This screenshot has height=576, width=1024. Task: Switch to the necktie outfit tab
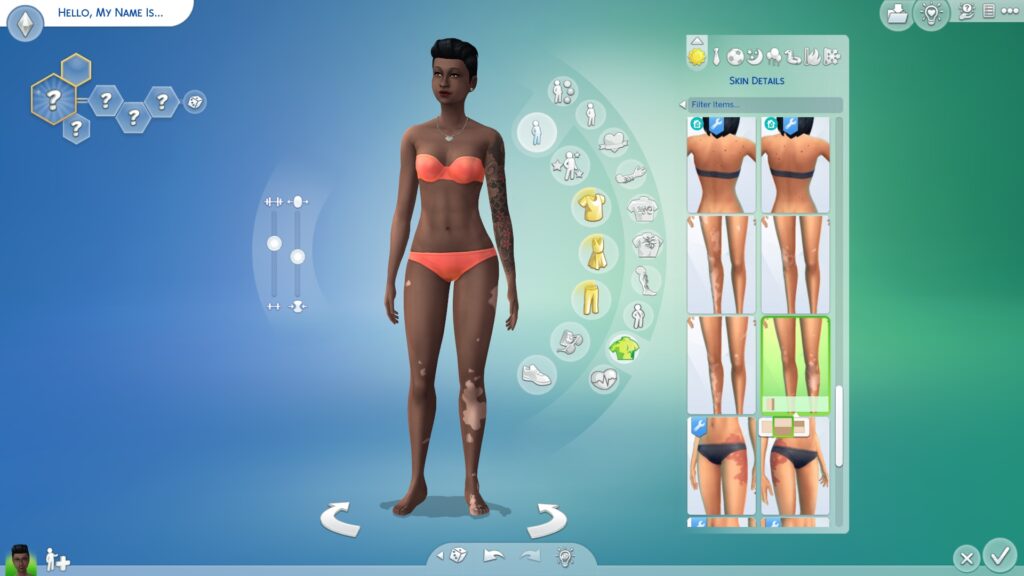717,56
